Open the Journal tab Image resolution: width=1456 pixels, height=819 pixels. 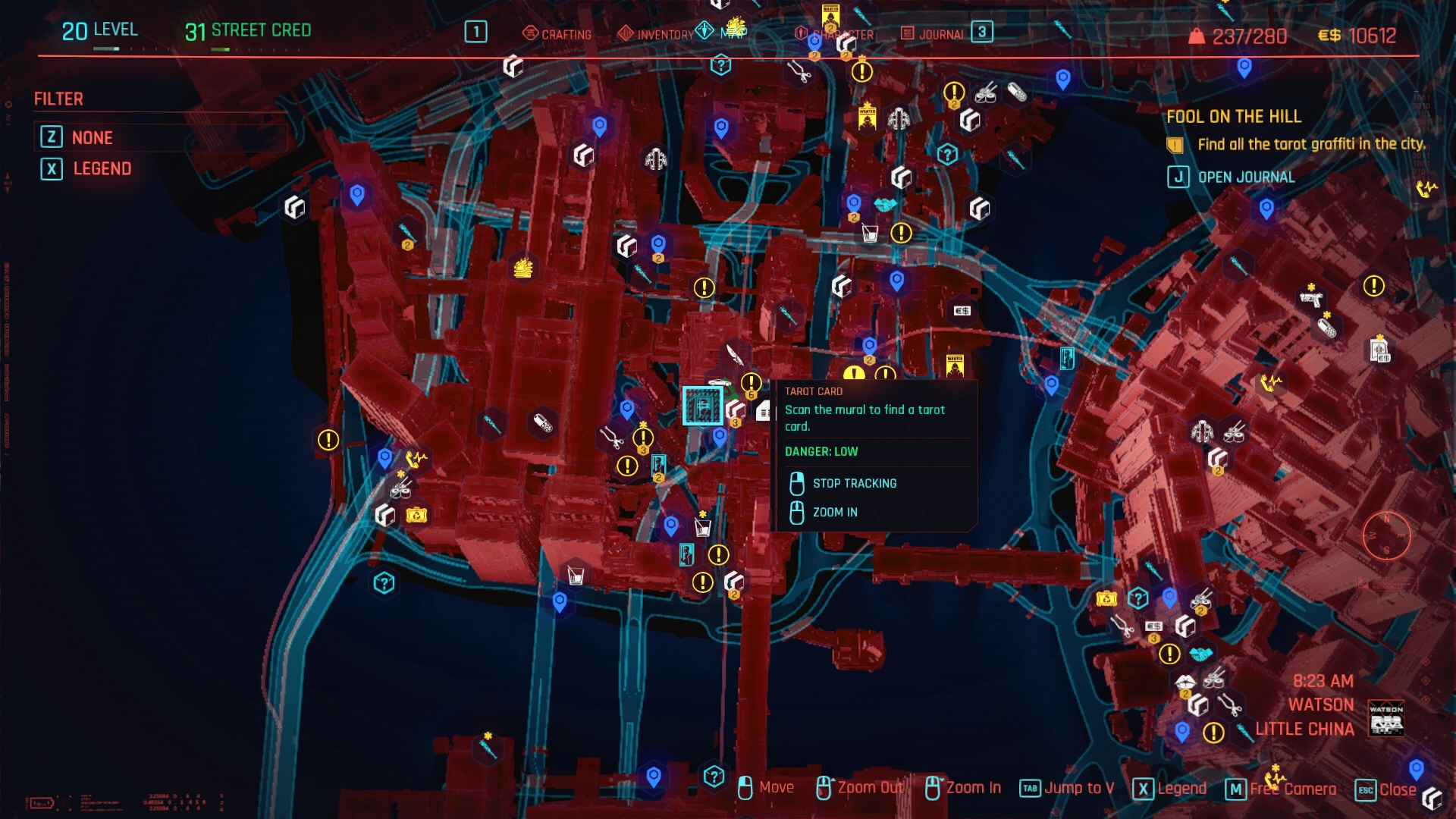coord(933,34)
